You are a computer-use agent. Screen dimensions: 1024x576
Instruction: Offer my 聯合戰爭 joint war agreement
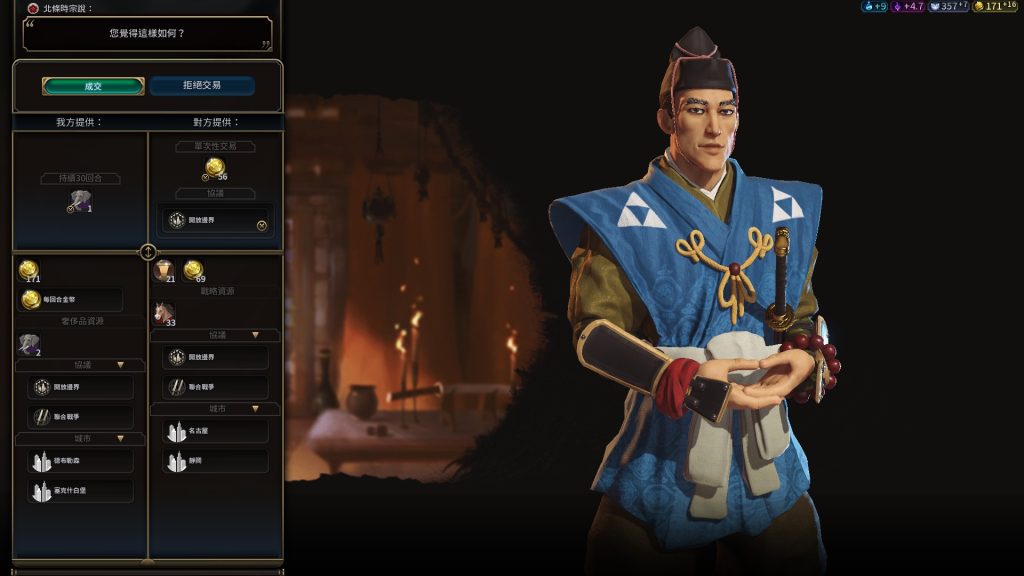coord(80,417)
